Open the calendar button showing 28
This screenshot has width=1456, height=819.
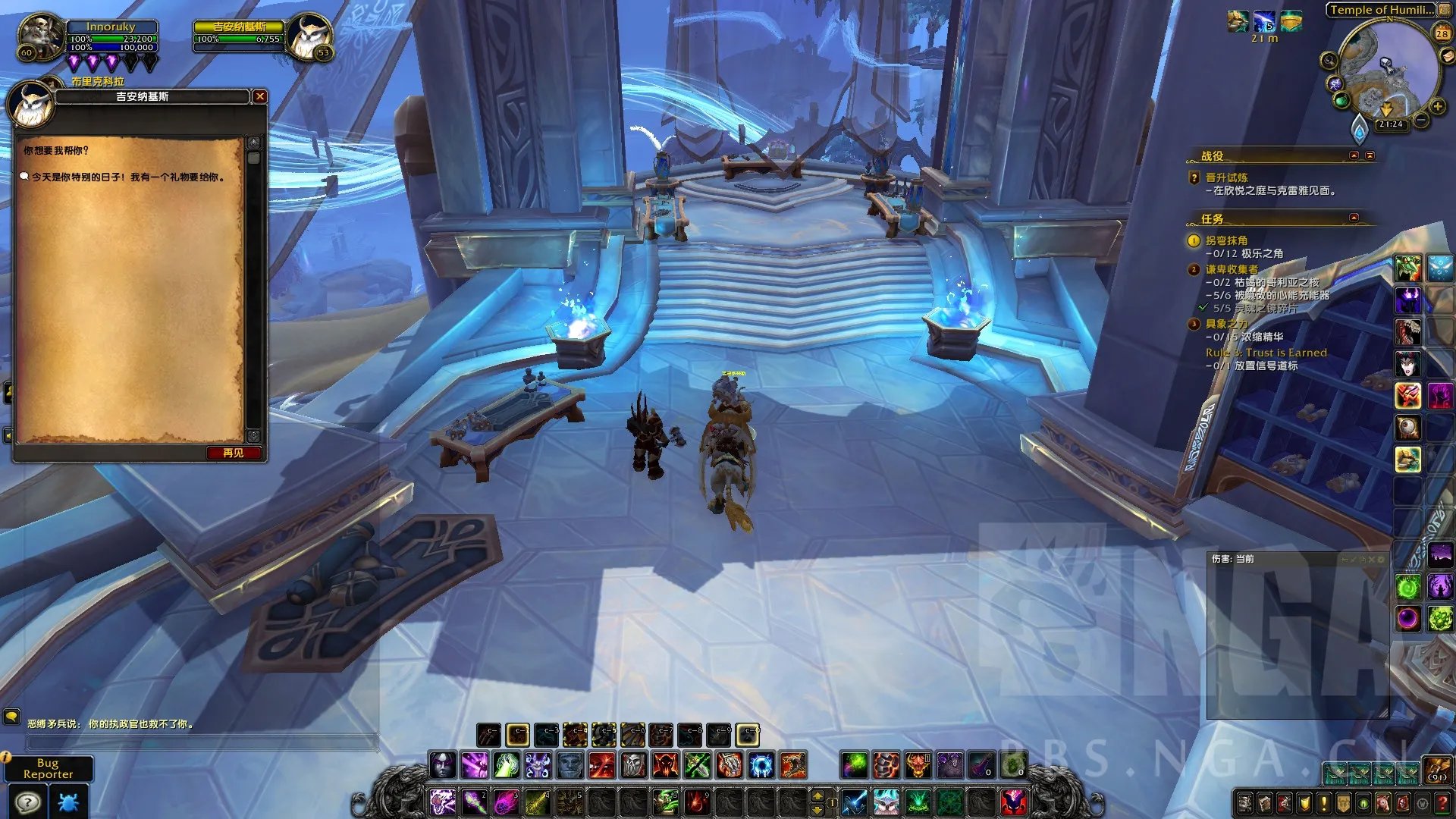point(1442,33)
